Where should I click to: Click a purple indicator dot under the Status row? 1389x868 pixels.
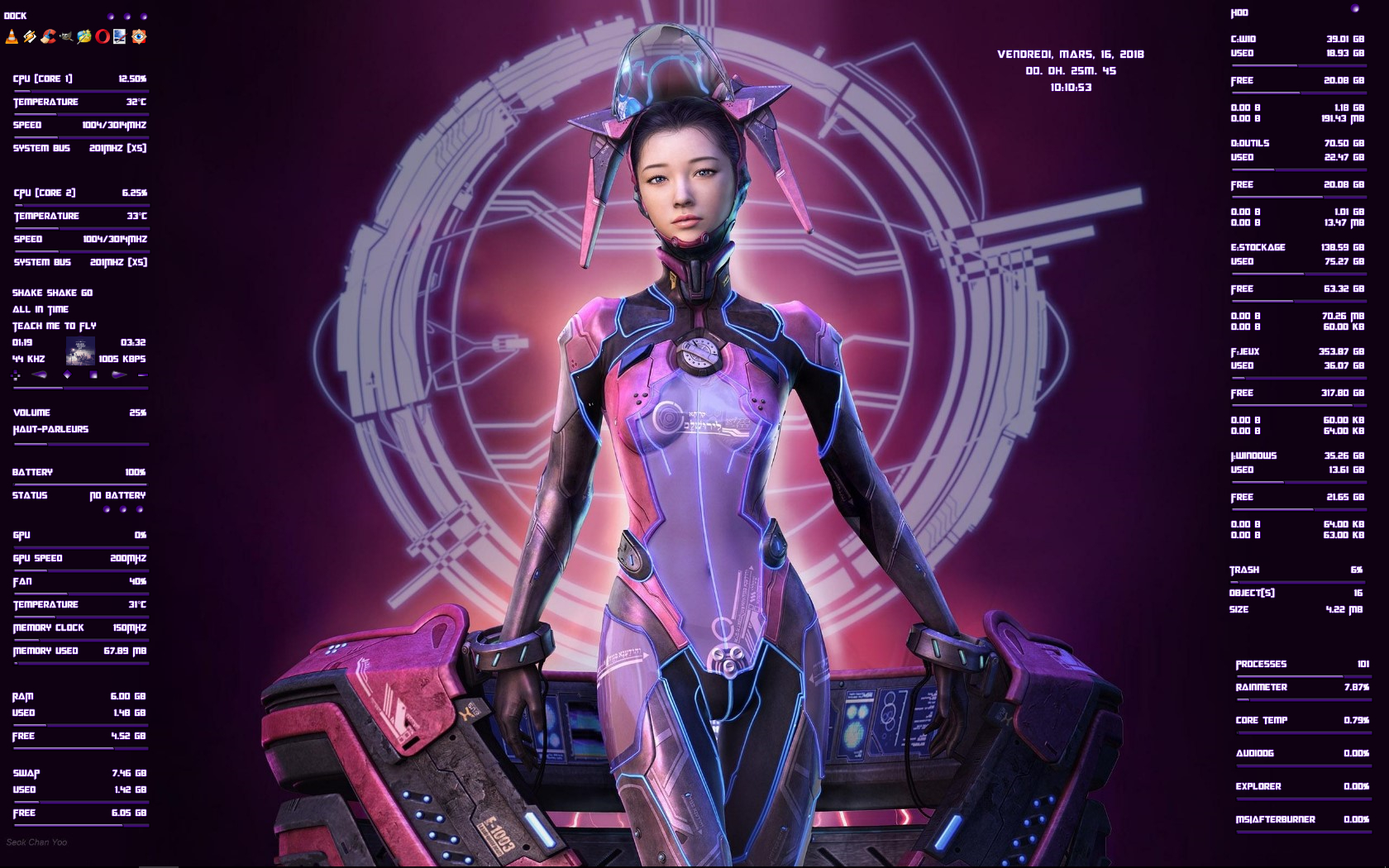coord(107,510)
